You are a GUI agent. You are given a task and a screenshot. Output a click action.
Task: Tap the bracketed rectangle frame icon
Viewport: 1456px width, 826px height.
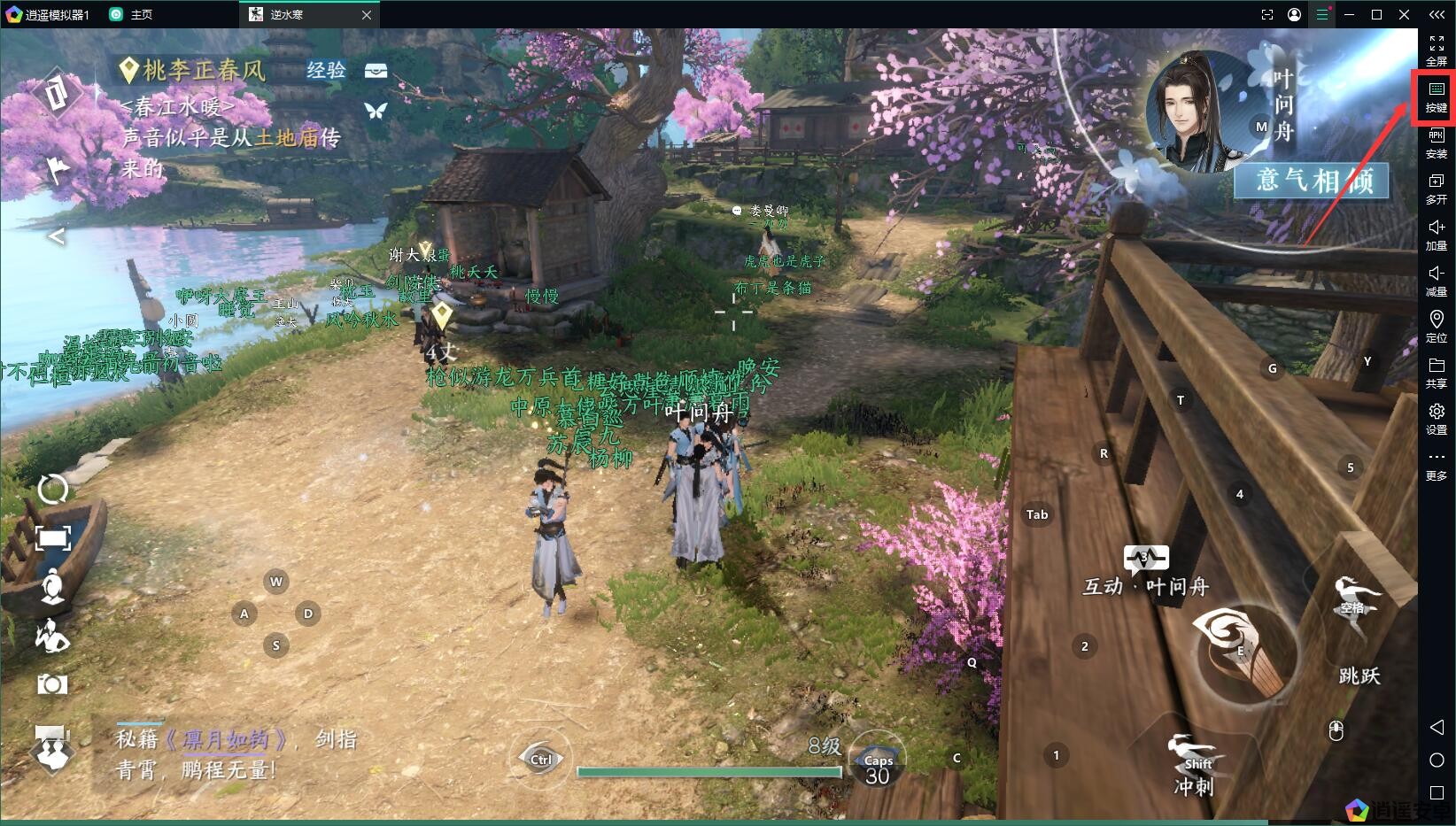point(52,537)
